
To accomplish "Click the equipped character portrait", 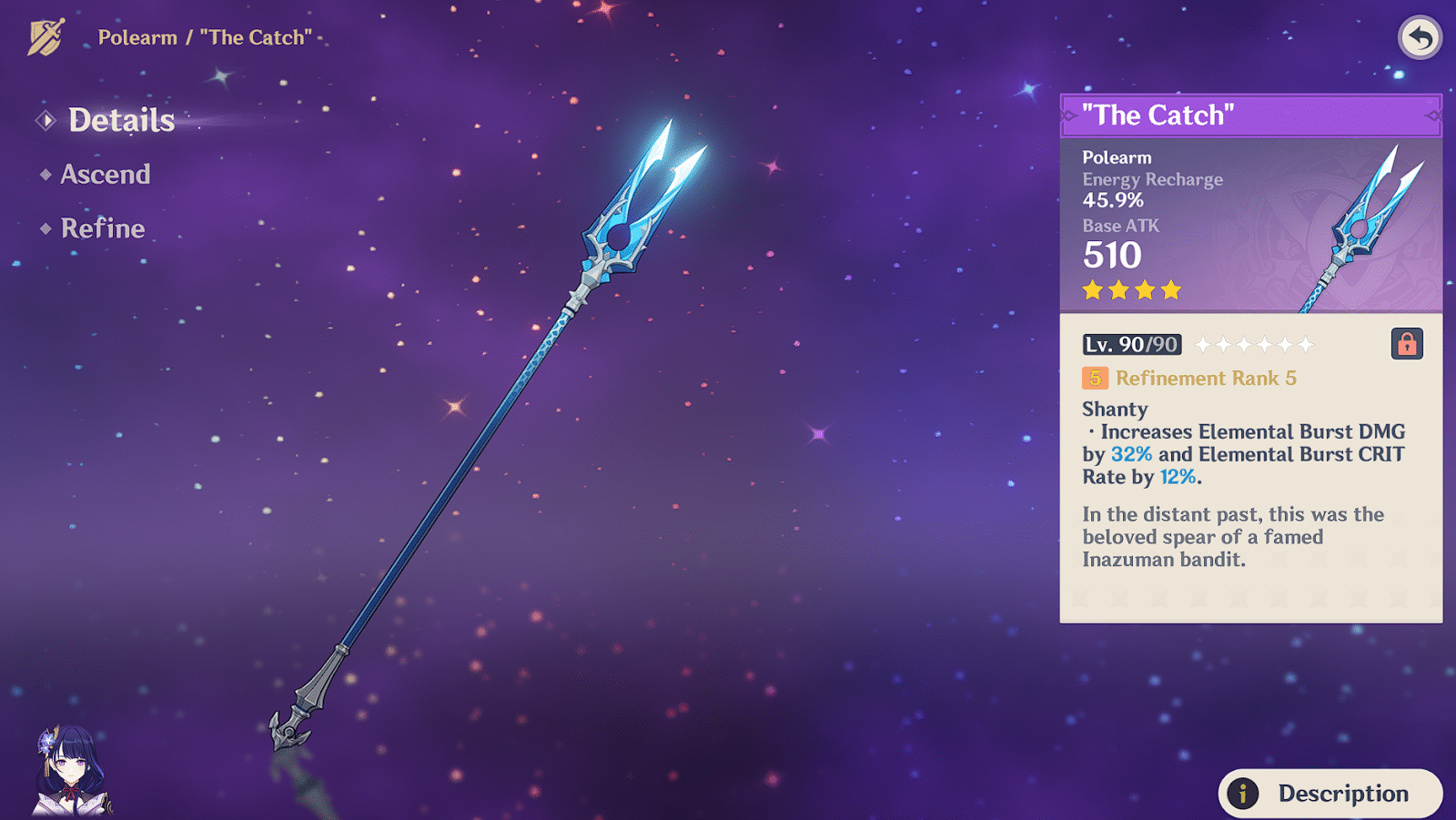I will point(71,770).
